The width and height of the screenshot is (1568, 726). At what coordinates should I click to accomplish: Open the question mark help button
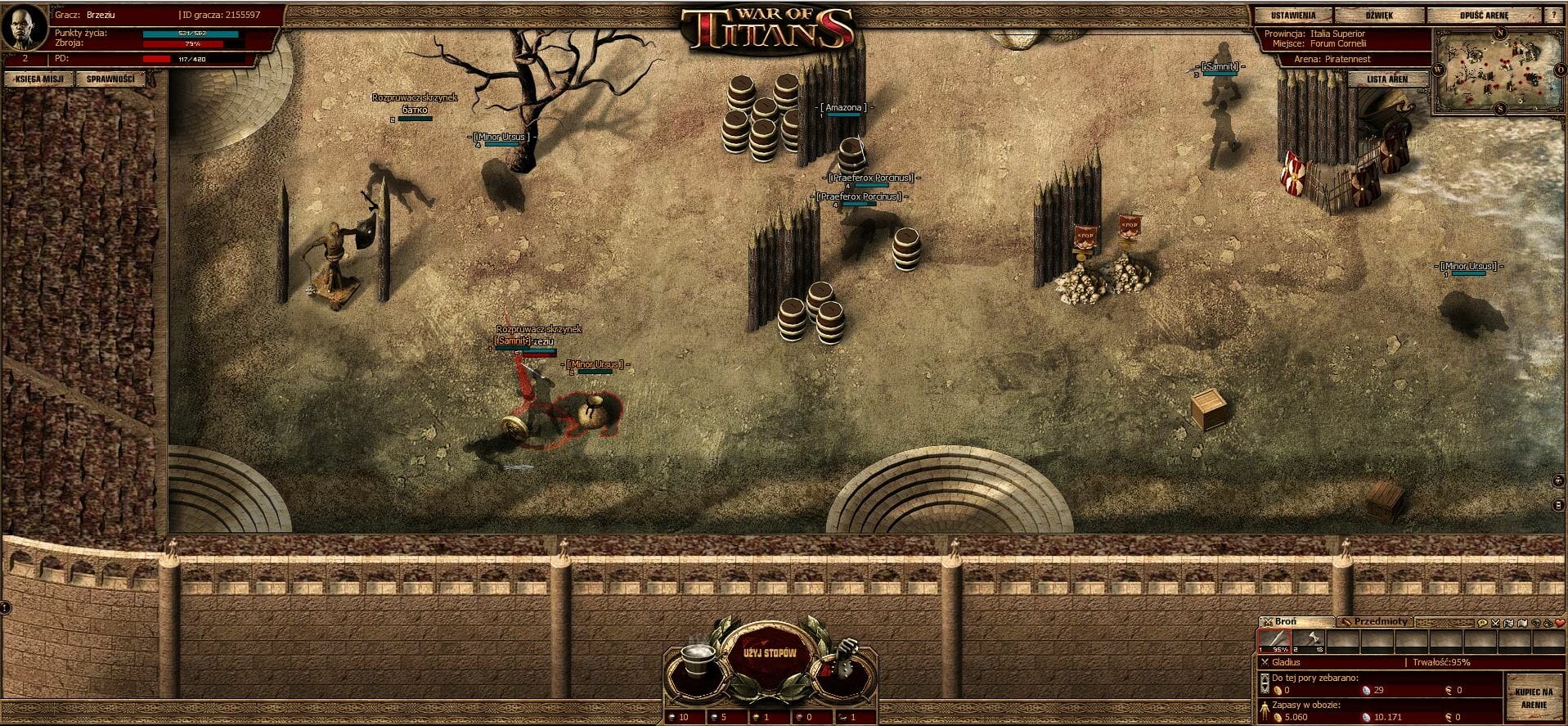click(1553, 16)
